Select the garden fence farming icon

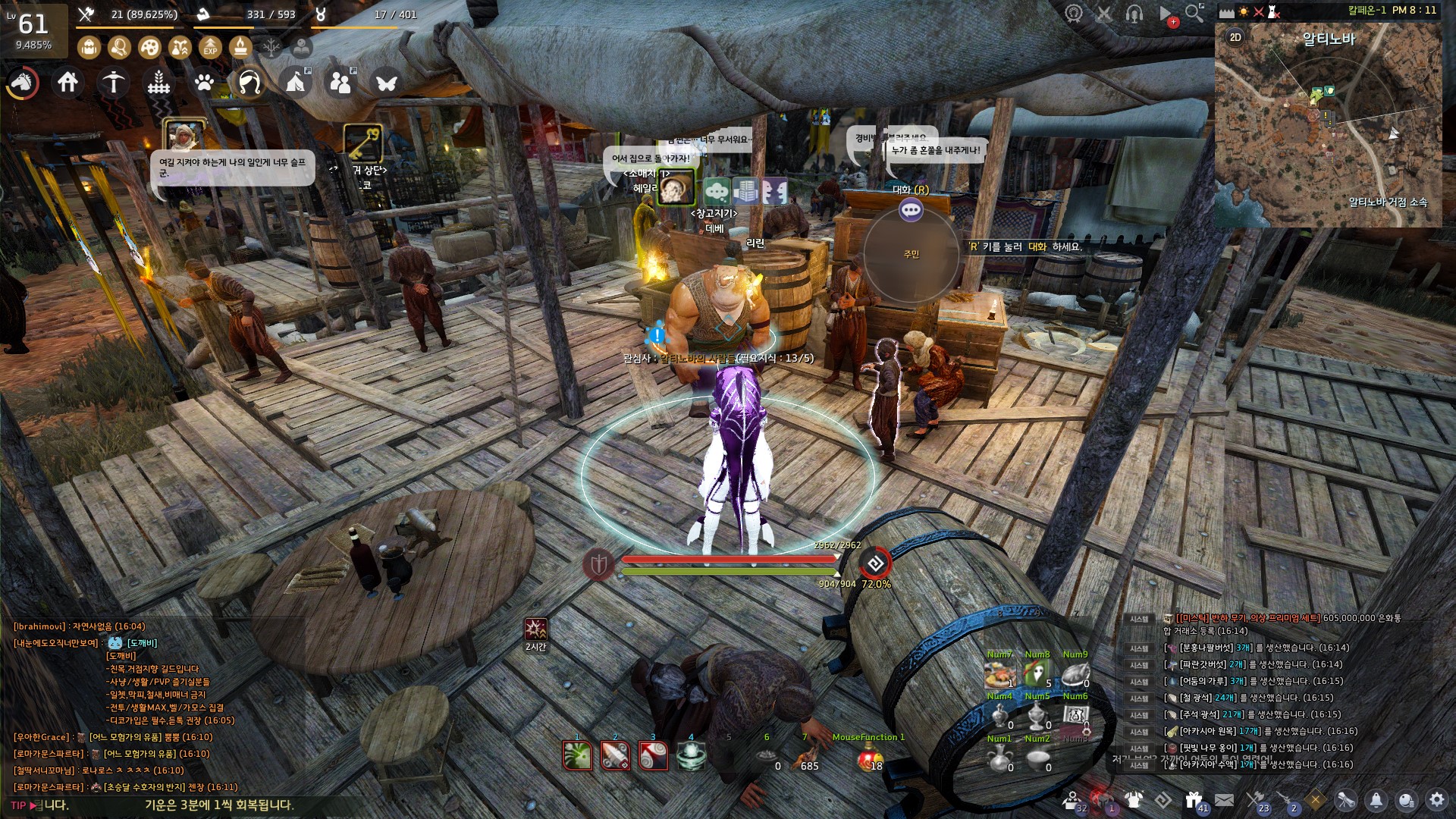[158, 82]
